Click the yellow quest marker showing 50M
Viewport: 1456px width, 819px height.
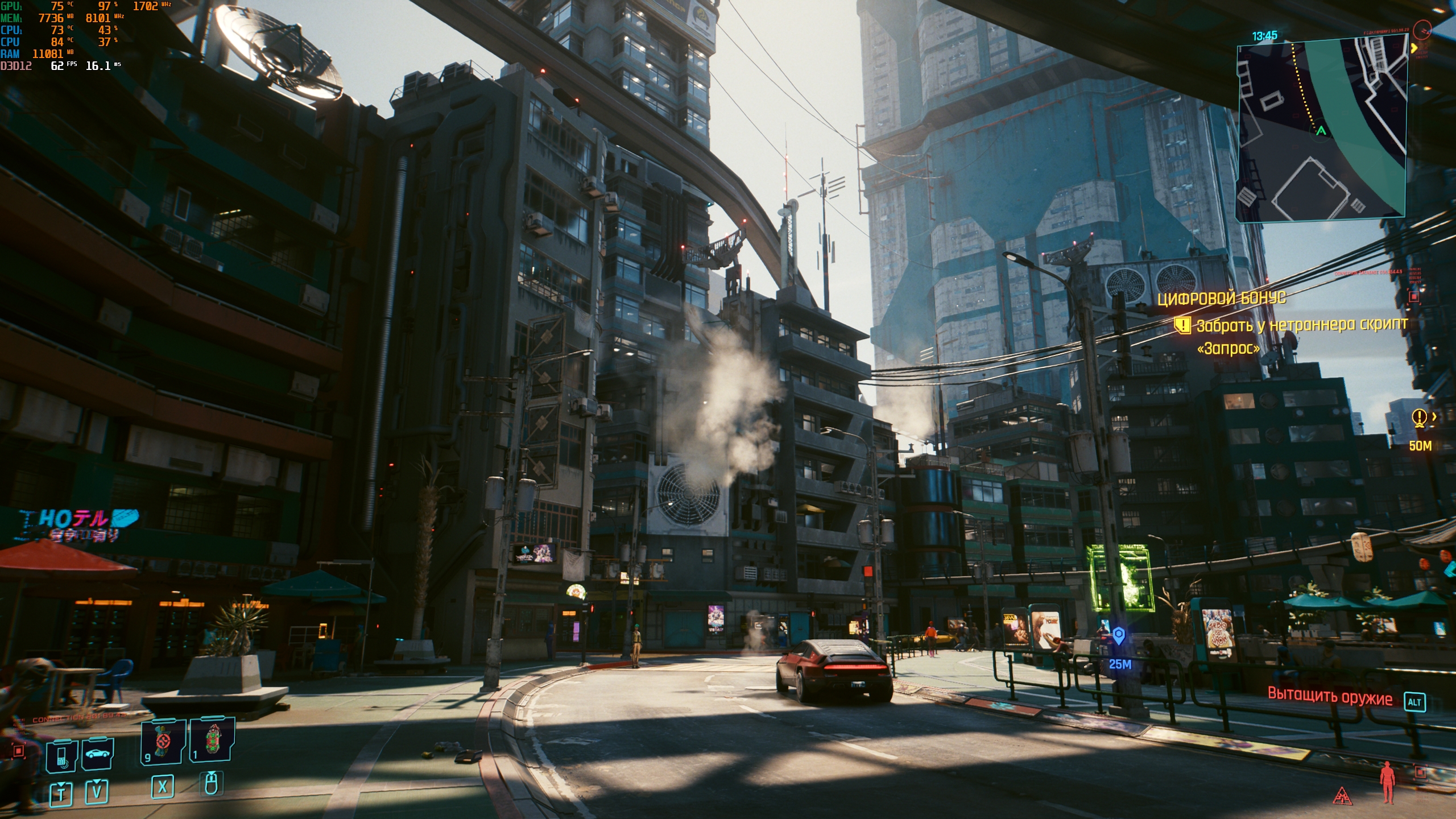(x=1420, y=418)
